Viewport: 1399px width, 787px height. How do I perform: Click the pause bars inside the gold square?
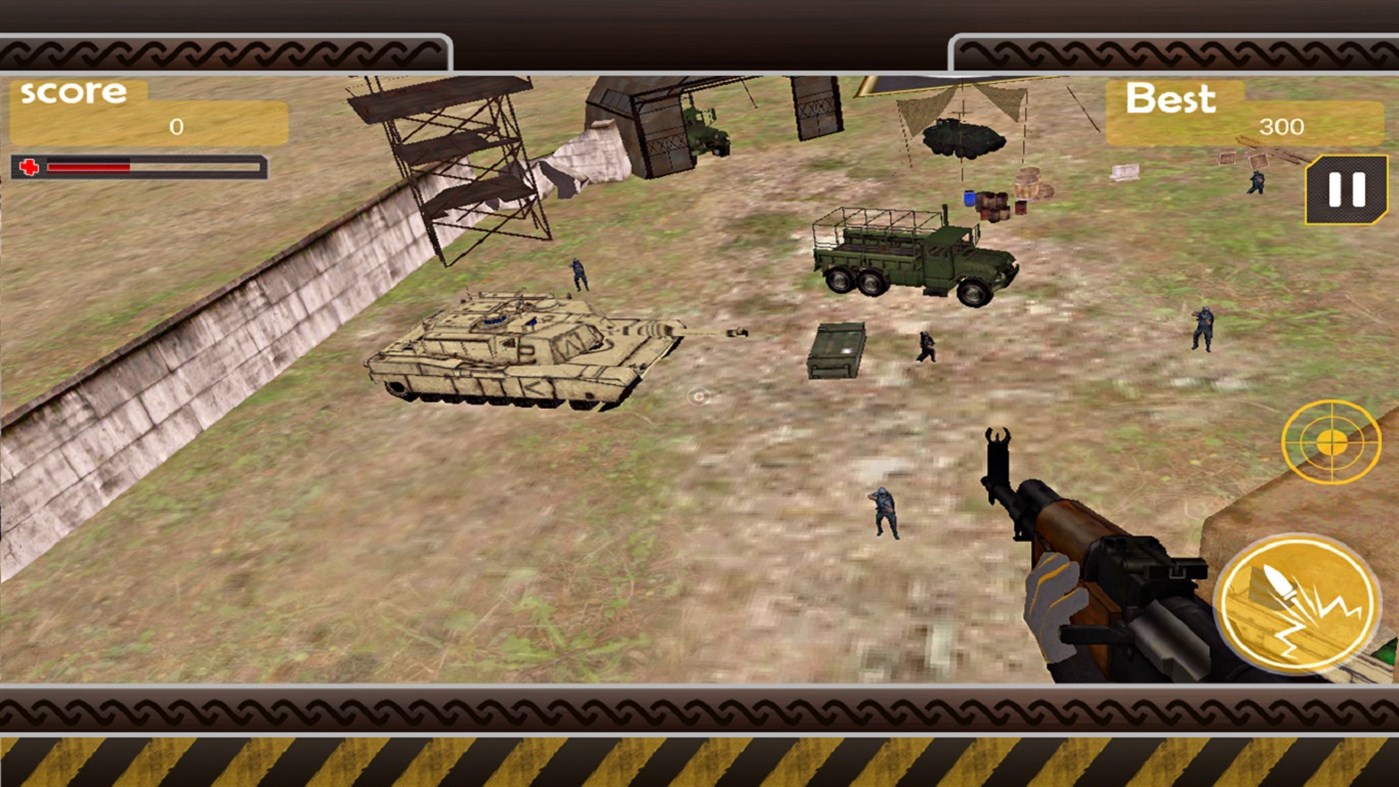tap(1345, 190)
